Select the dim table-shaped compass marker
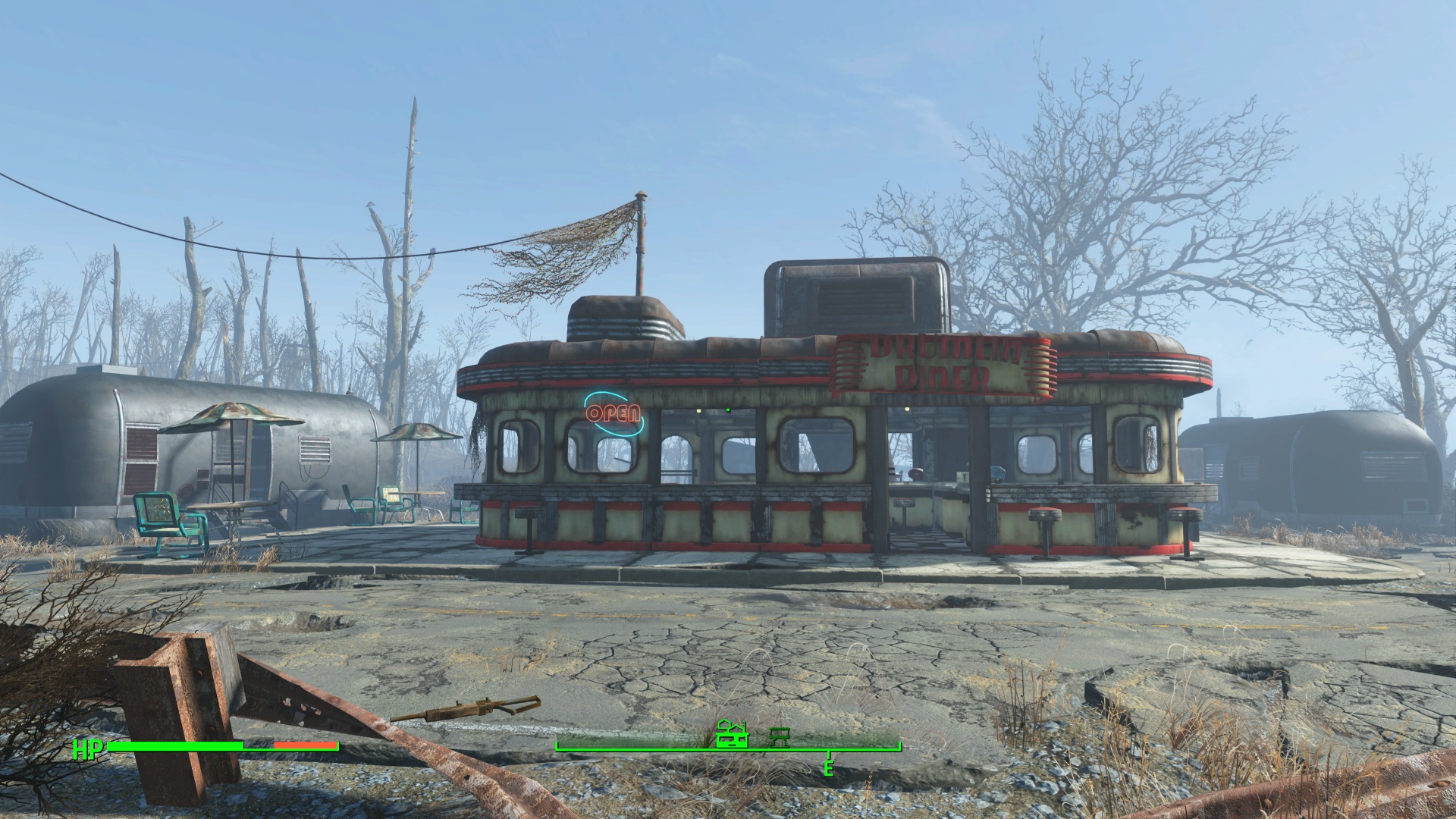The width and height of the screenshot is (1456, 819). [779, 736]
